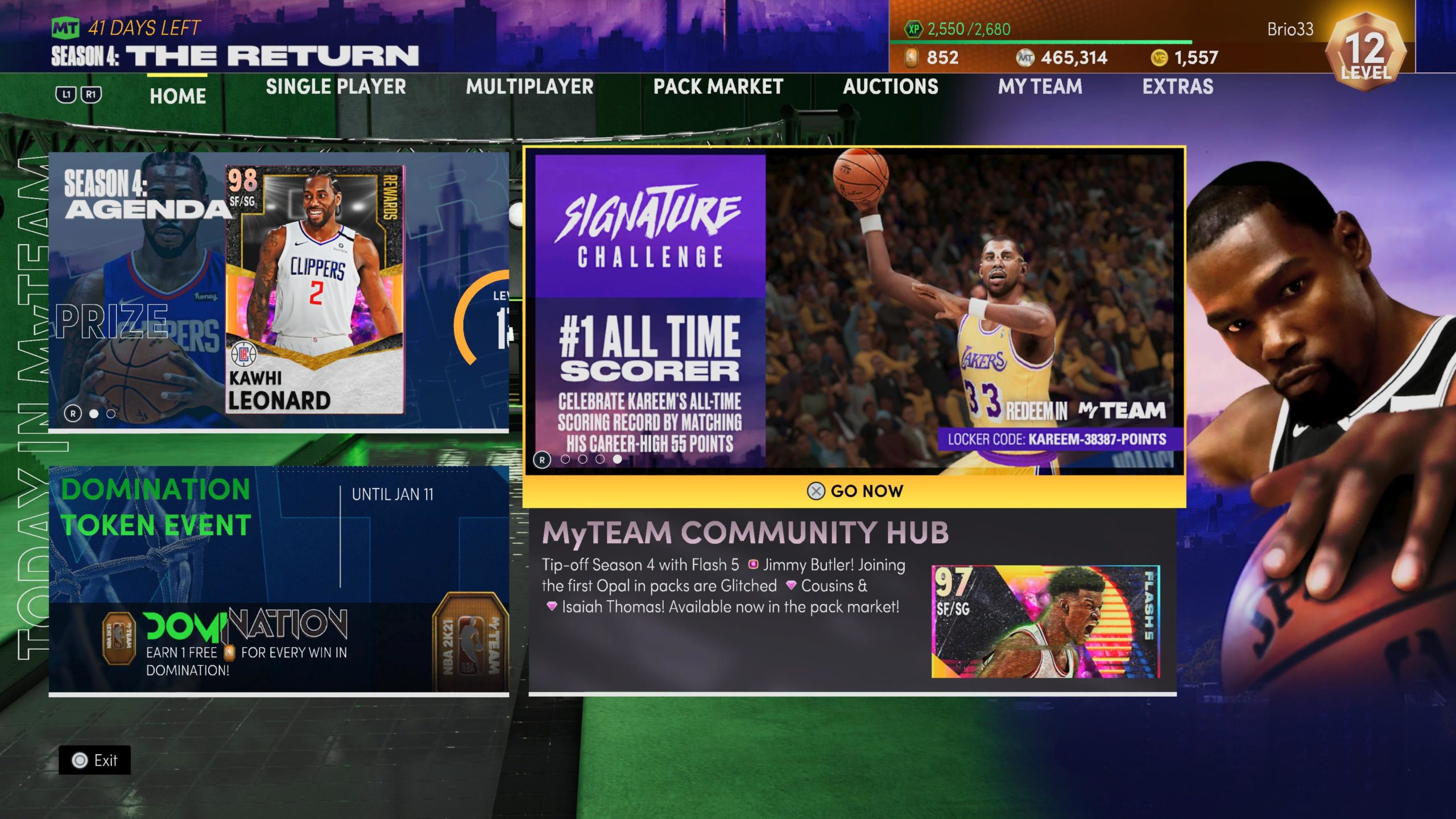Image resolution: width=1456 pixels, height=819 pixels.
Task: Open the Extras tab
Action: [x=1177, y=87]
